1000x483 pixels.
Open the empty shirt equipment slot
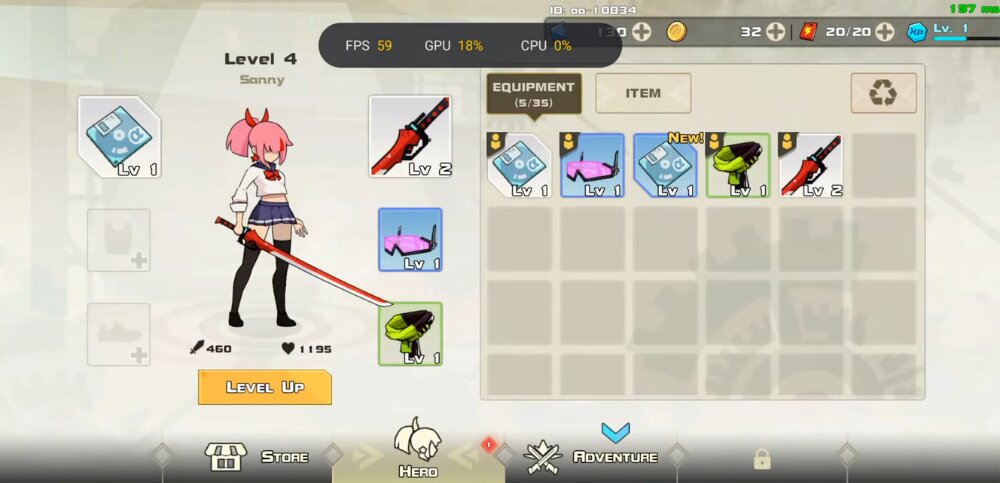[x=119, y=240]
